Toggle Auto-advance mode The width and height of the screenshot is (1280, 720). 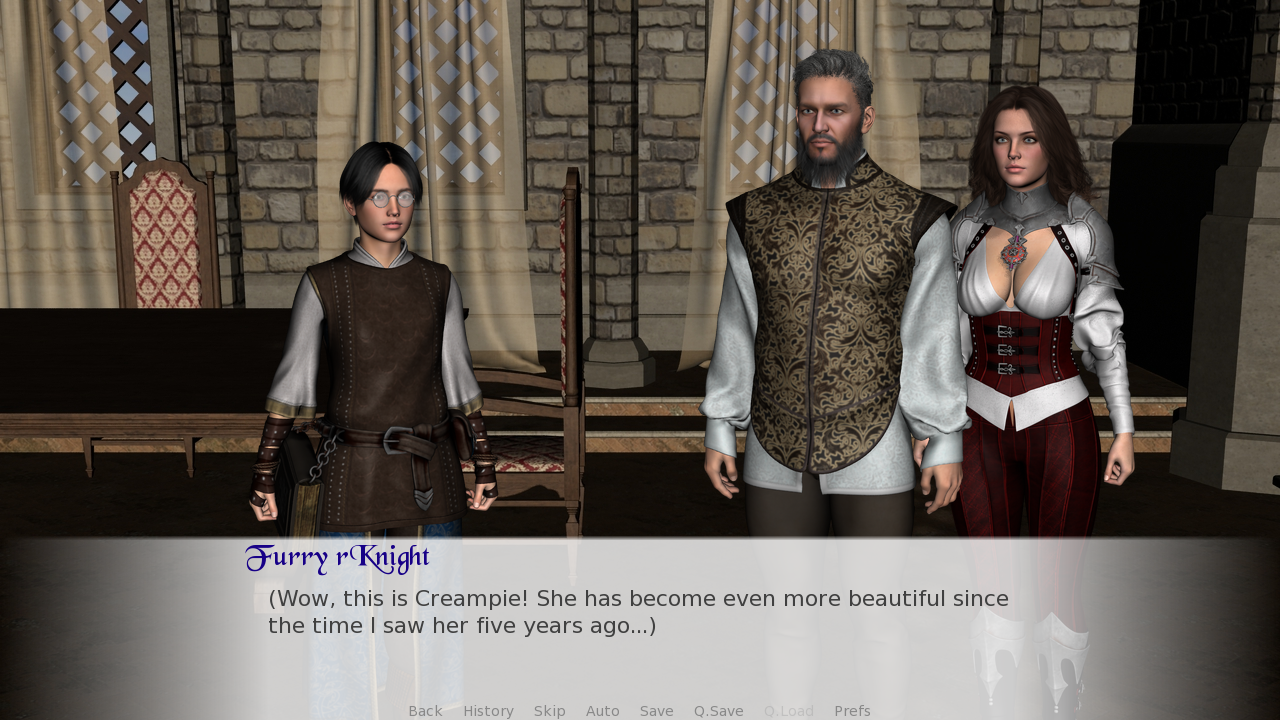point(602,711)
